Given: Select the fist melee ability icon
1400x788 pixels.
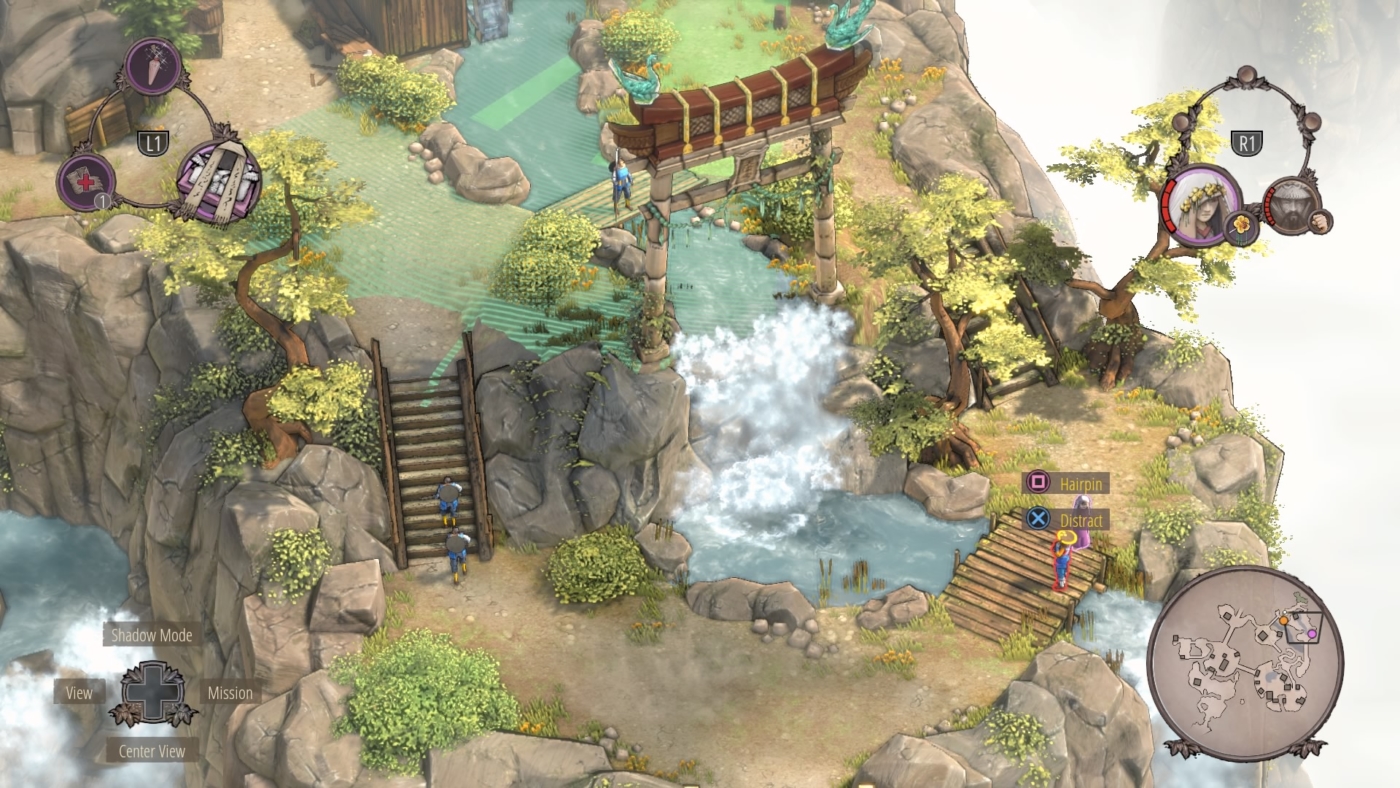Looking at the screenshot, I should [1319, 221].
